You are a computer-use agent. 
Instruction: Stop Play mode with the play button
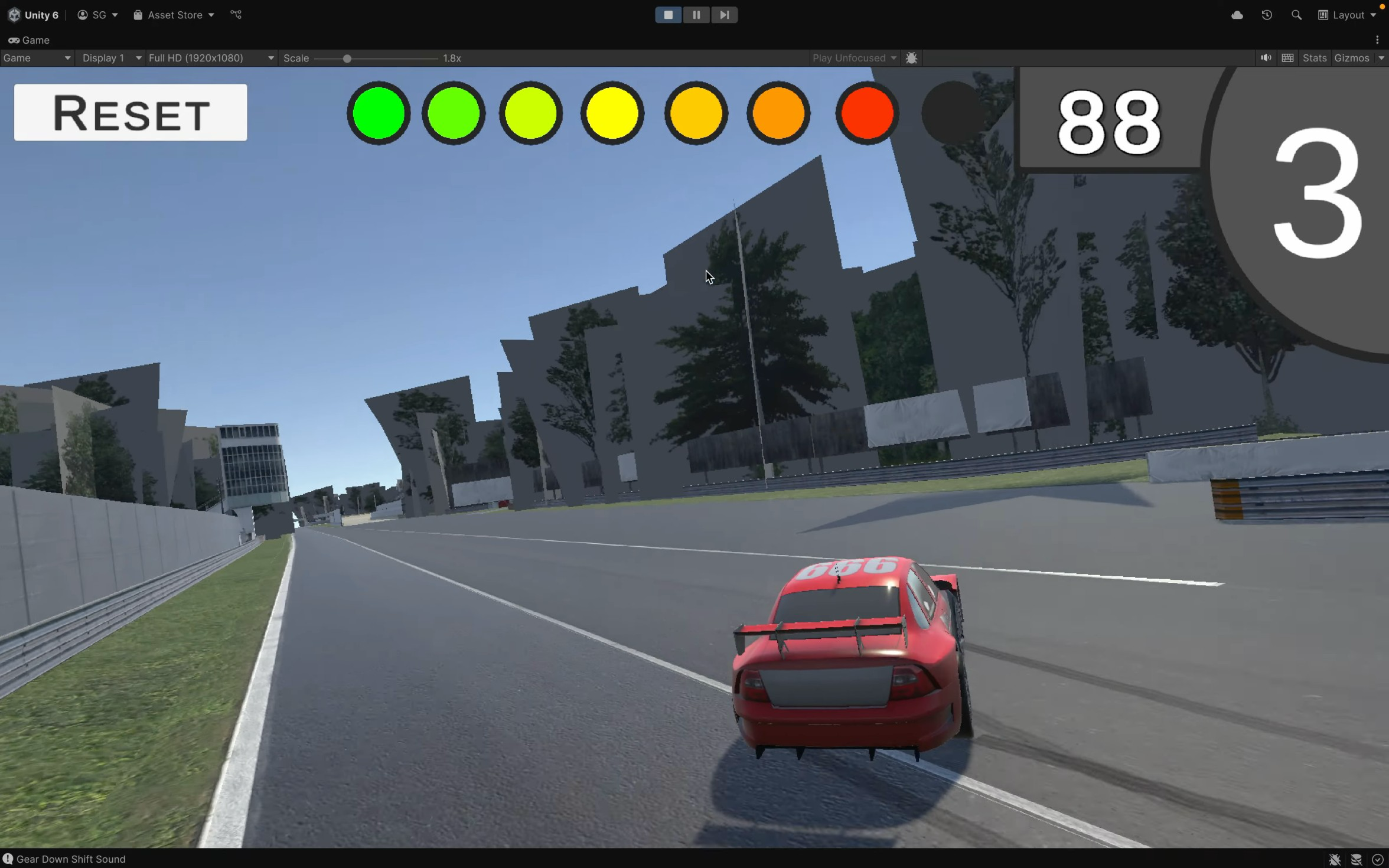pyautogui.click(x=668, y=15)
